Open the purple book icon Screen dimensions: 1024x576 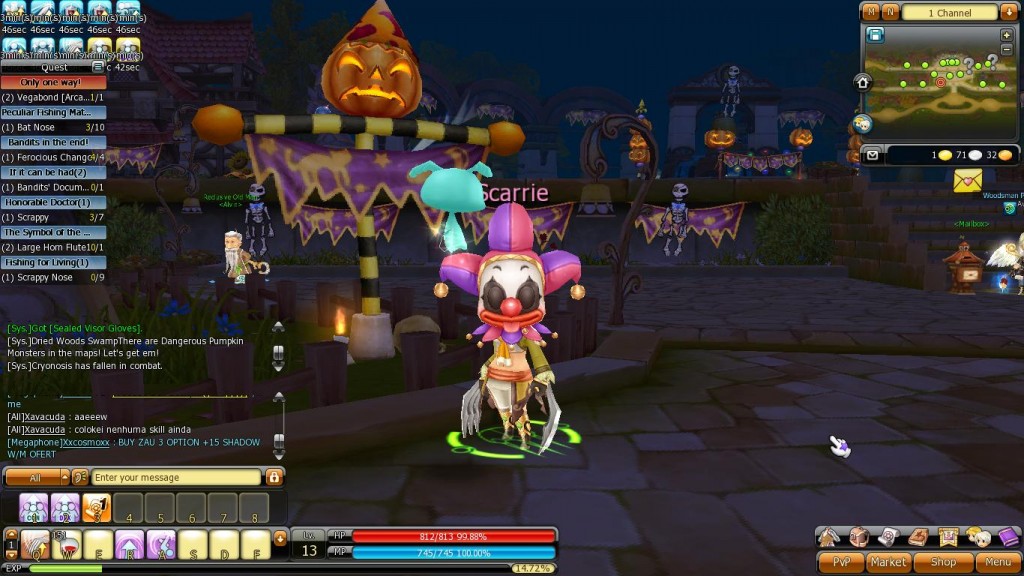point(1008,538)
